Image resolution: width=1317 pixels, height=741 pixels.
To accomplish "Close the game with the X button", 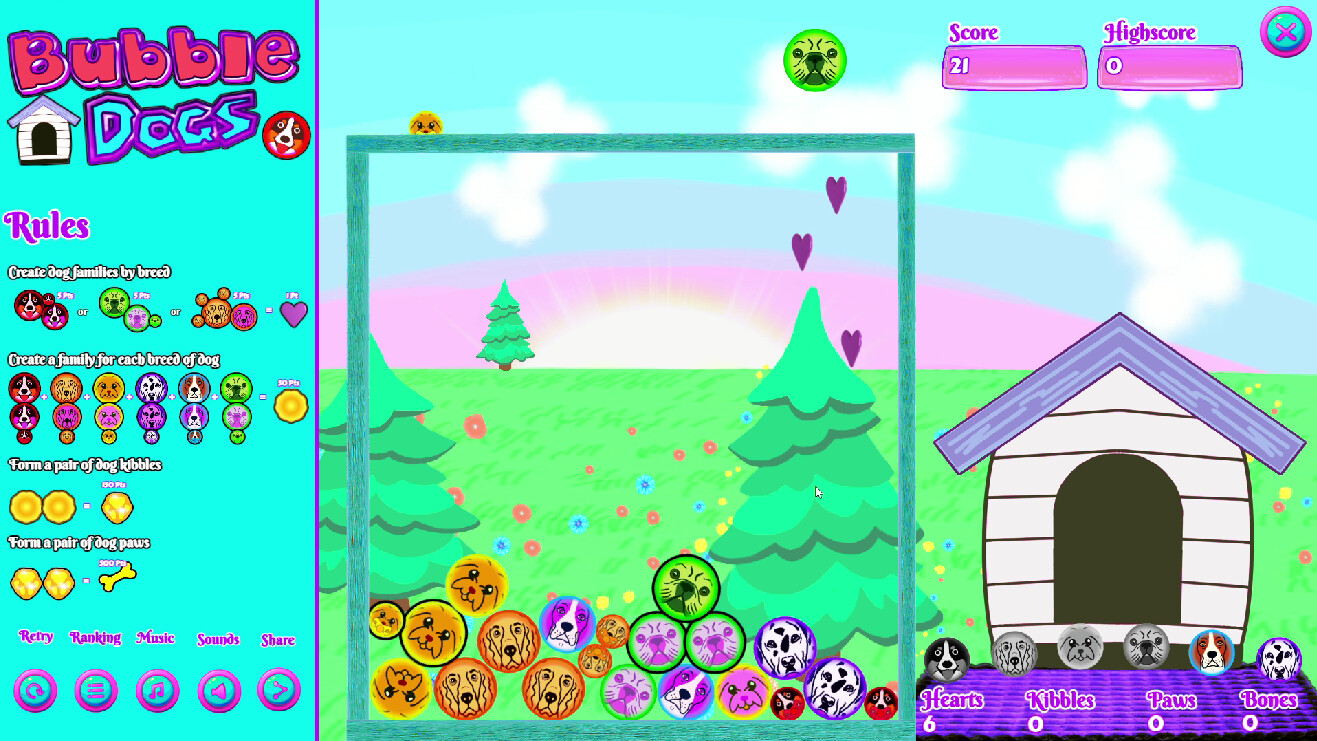I will click(x=1285, y=32).
